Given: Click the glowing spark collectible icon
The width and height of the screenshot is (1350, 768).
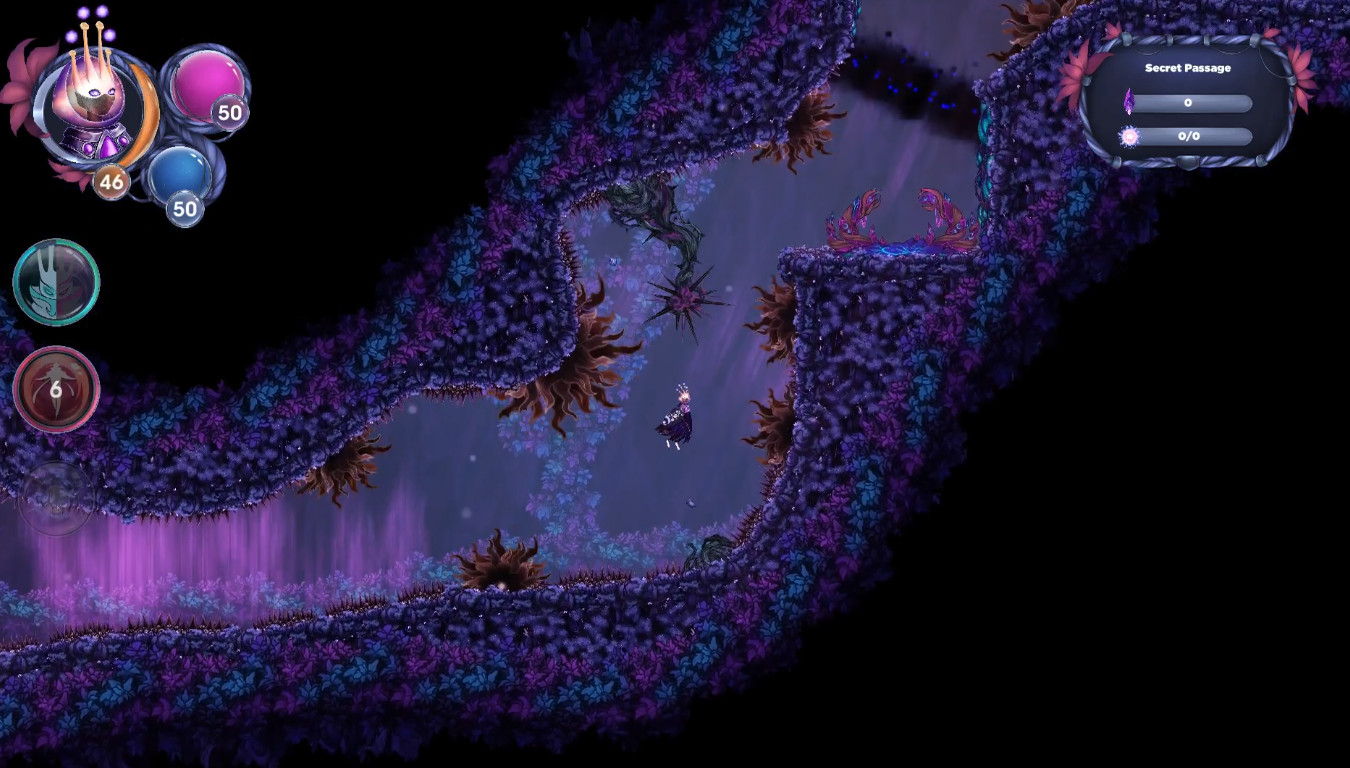Looking at the screenshot, I should click(x=1129, y=136).
